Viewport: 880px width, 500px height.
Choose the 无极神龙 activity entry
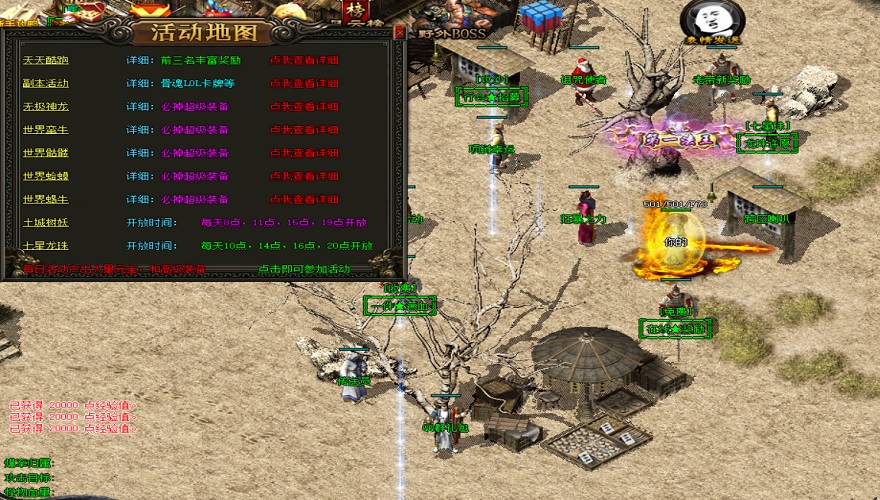[x=45, y=106]
